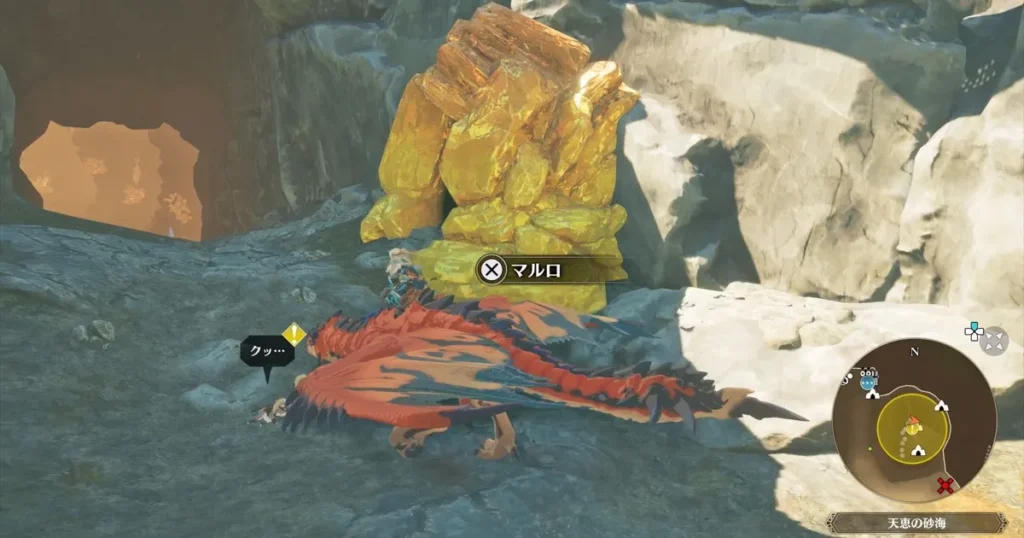1024x538 pixels.
Task: Select the red X marker on minimap
Action: 944,486
